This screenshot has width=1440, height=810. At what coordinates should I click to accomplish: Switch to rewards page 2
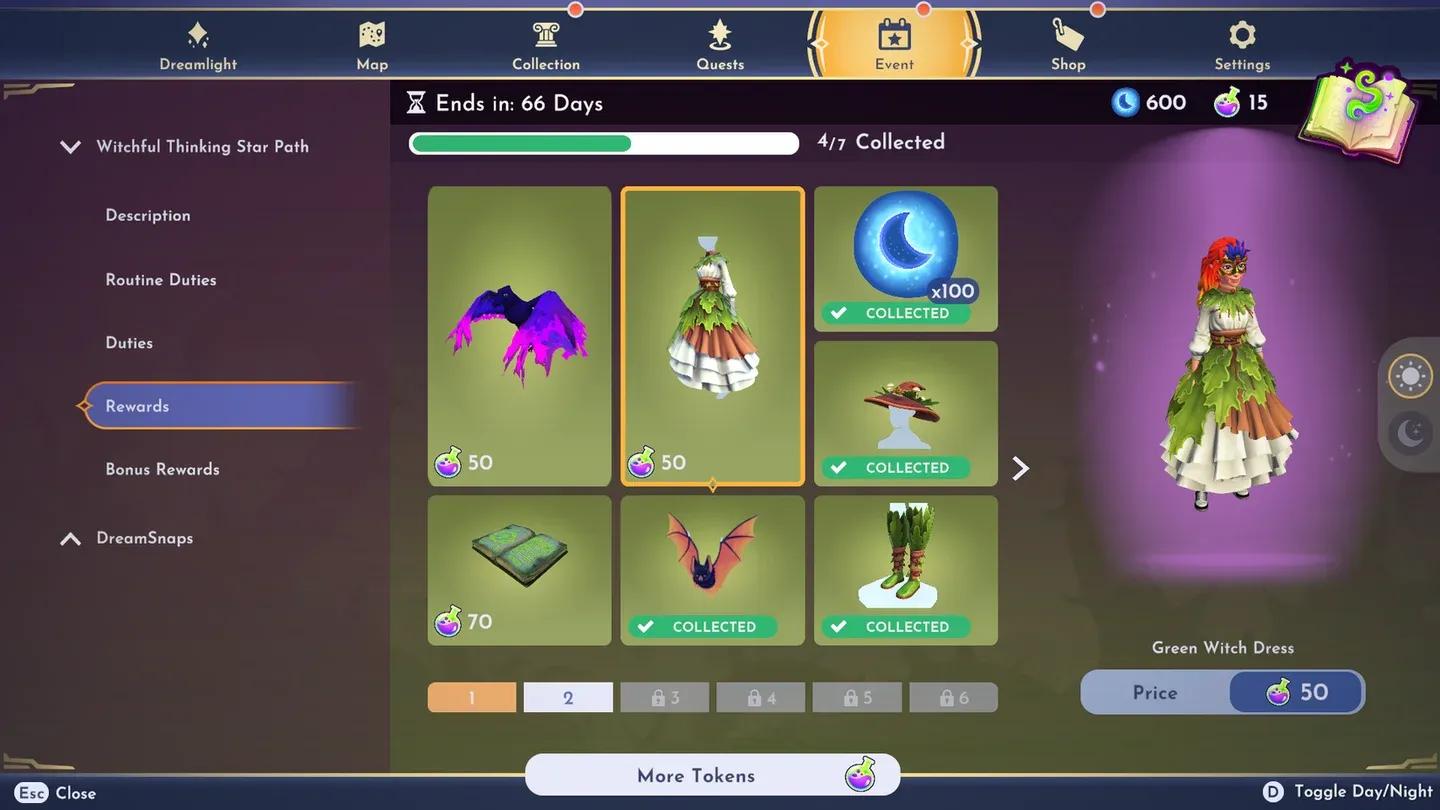[568, 697]
